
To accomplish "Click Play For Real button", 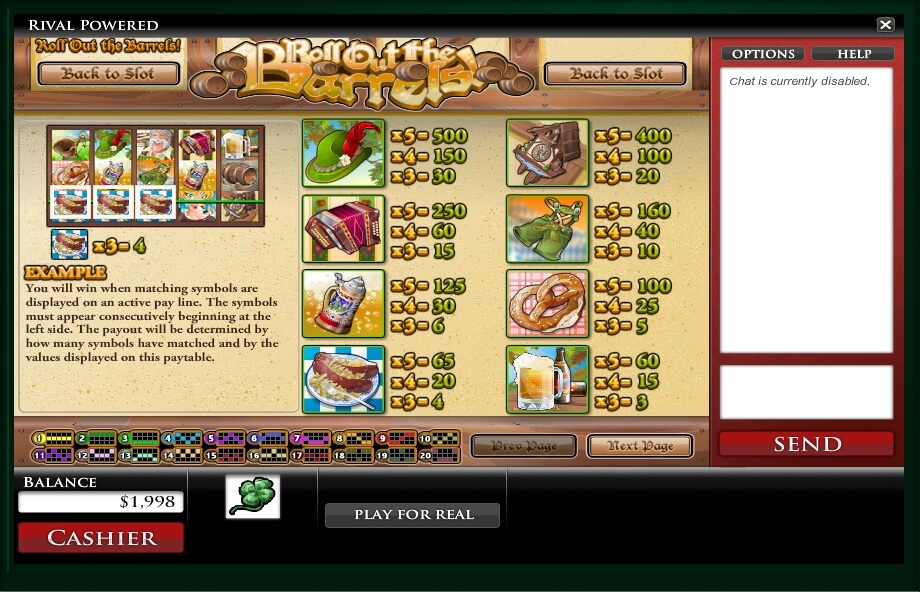I will [412, 515].
